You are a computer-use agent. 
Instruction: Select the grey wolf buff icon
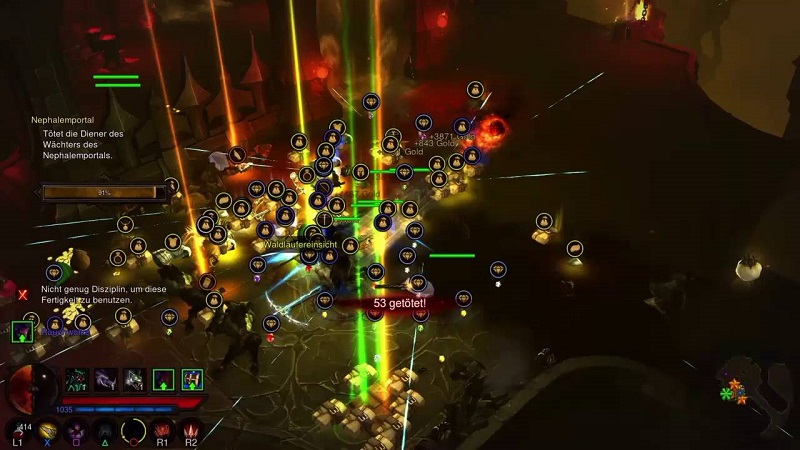(134, 379)
